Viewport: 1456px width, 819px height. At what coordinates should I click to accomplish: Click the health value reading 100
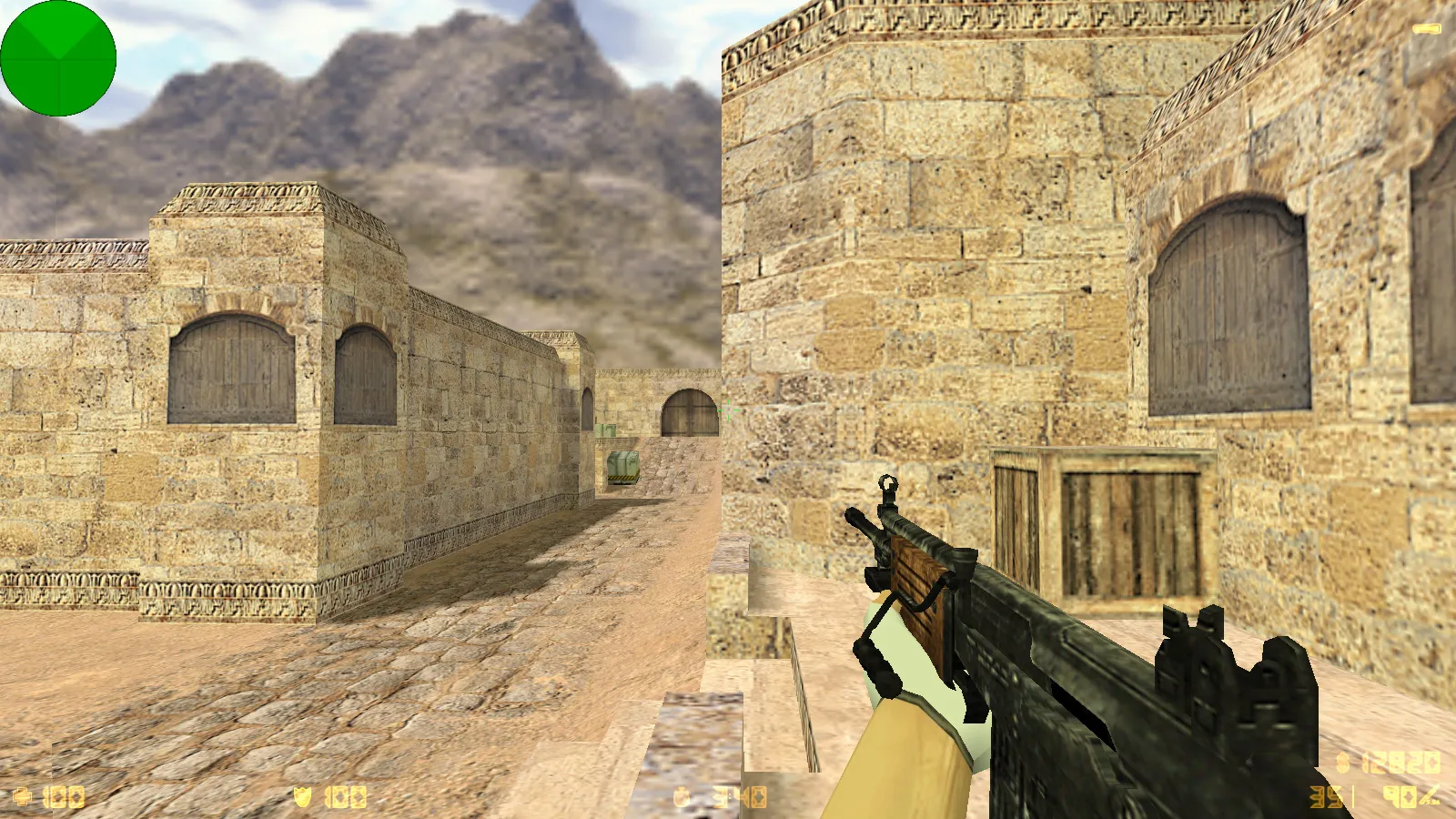[62, 796]
